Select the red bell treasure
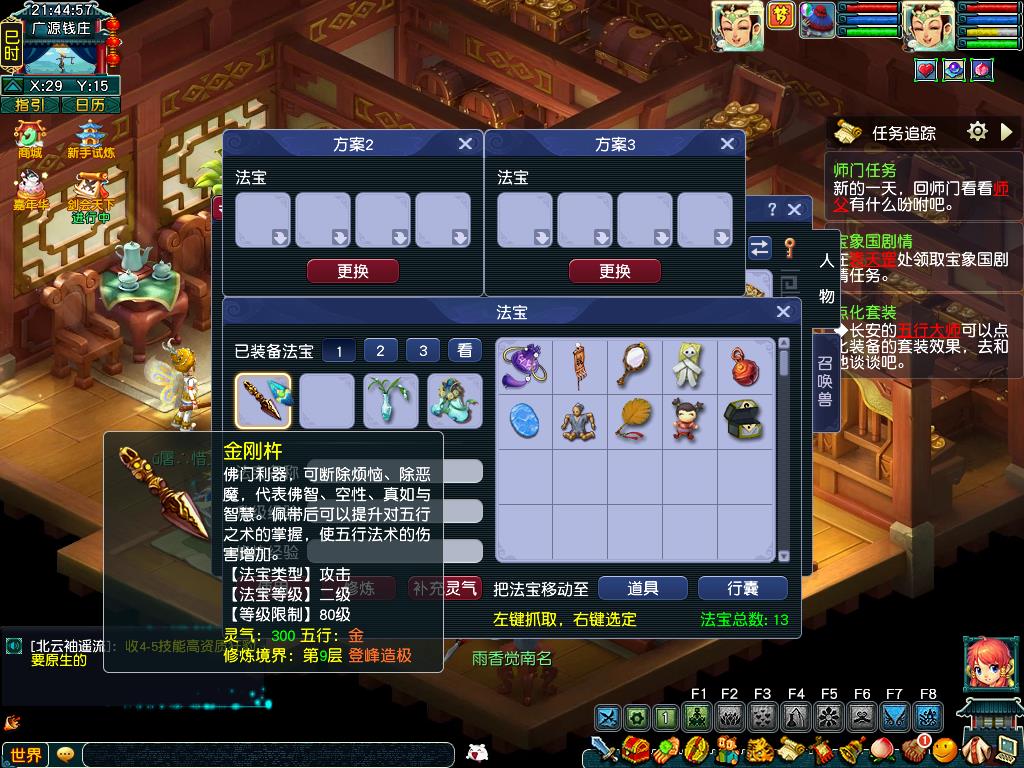1024x768 pixels. click(x=744, y=365)
